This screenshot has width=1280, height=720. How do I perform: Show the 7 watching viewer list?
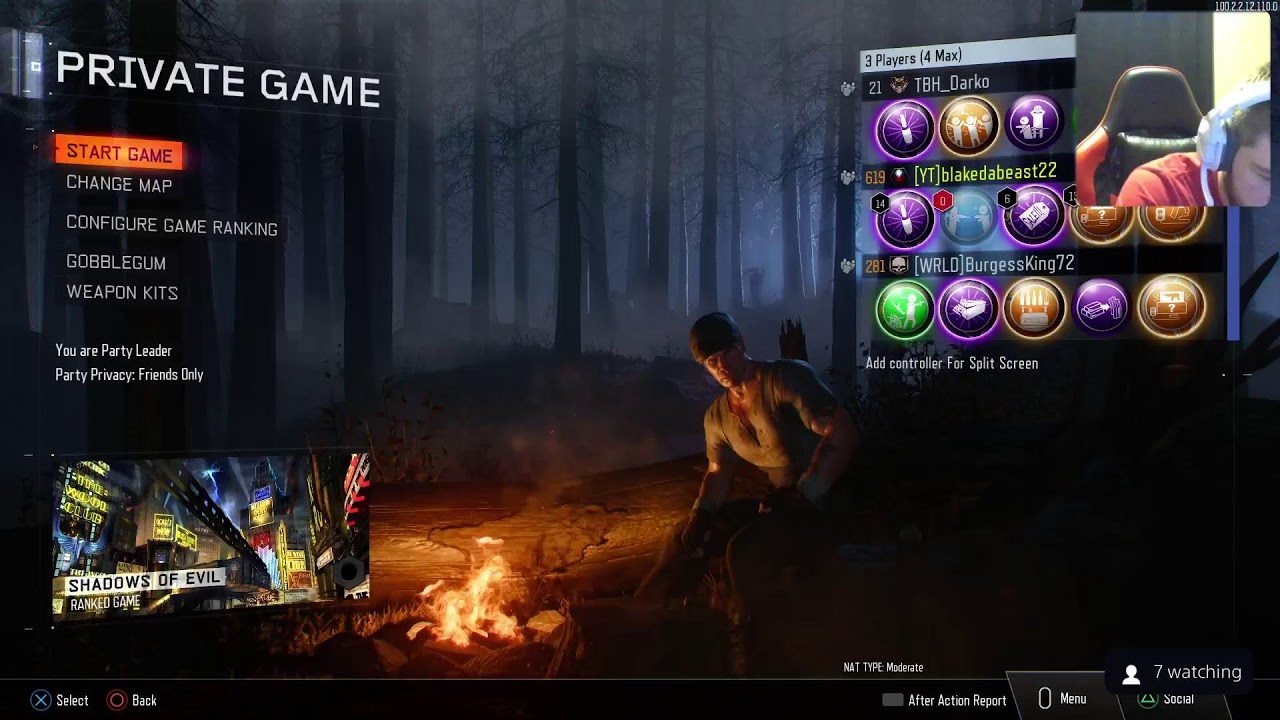pyautogui.click(x=1182, y=673)
